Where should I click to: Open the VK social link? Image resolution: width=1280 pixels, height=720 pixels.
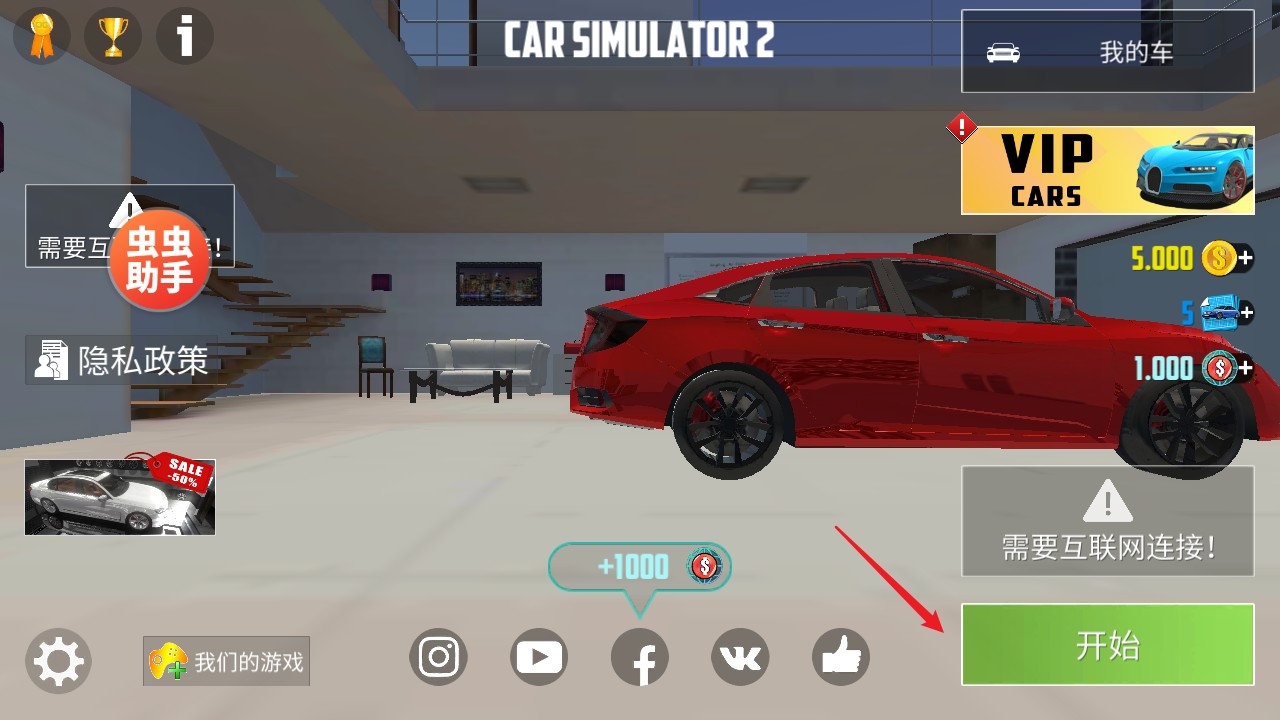coord(740,657)
